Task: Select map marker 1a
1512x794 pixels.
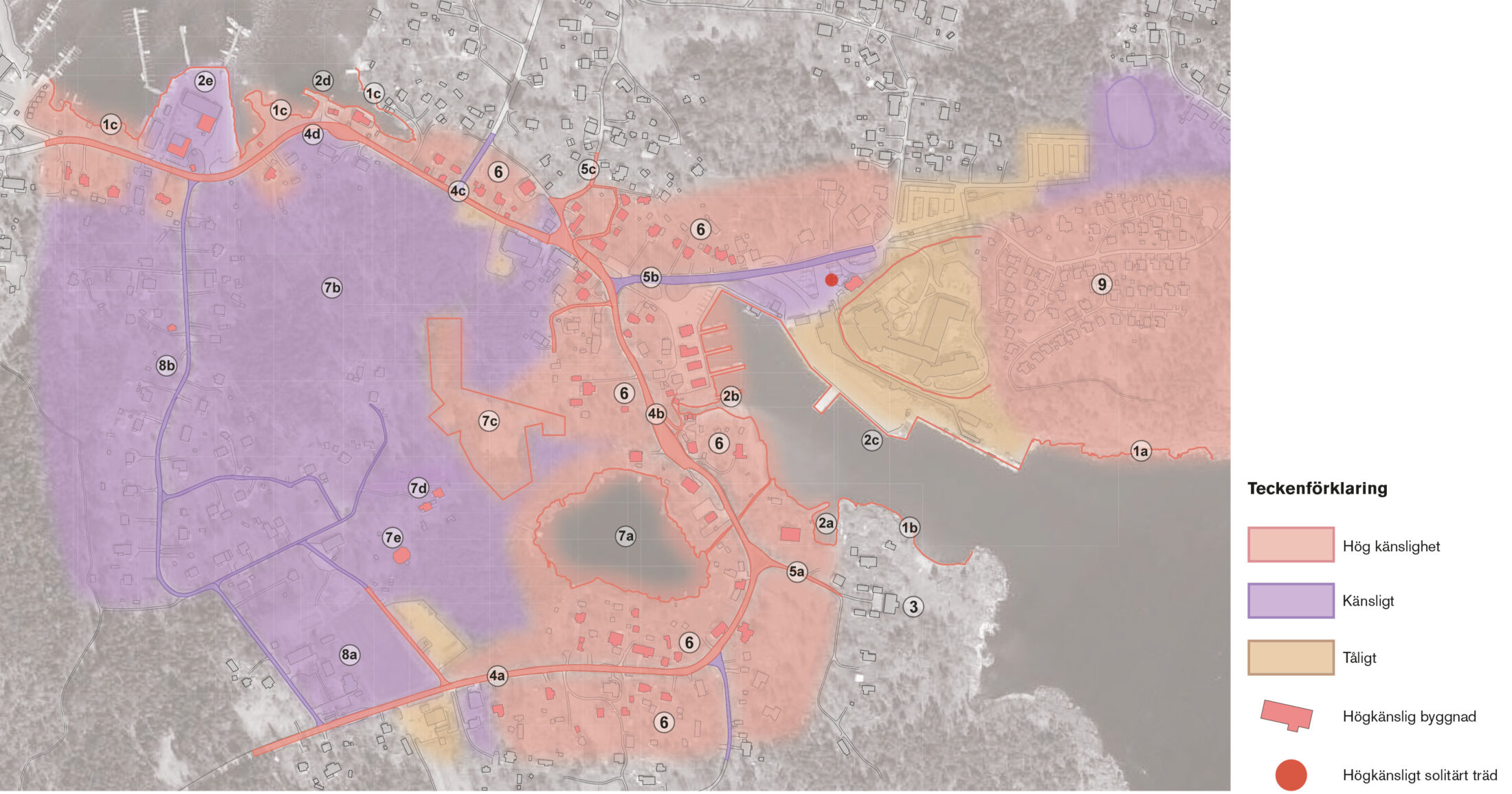Action: click(x=1141, y=451)
